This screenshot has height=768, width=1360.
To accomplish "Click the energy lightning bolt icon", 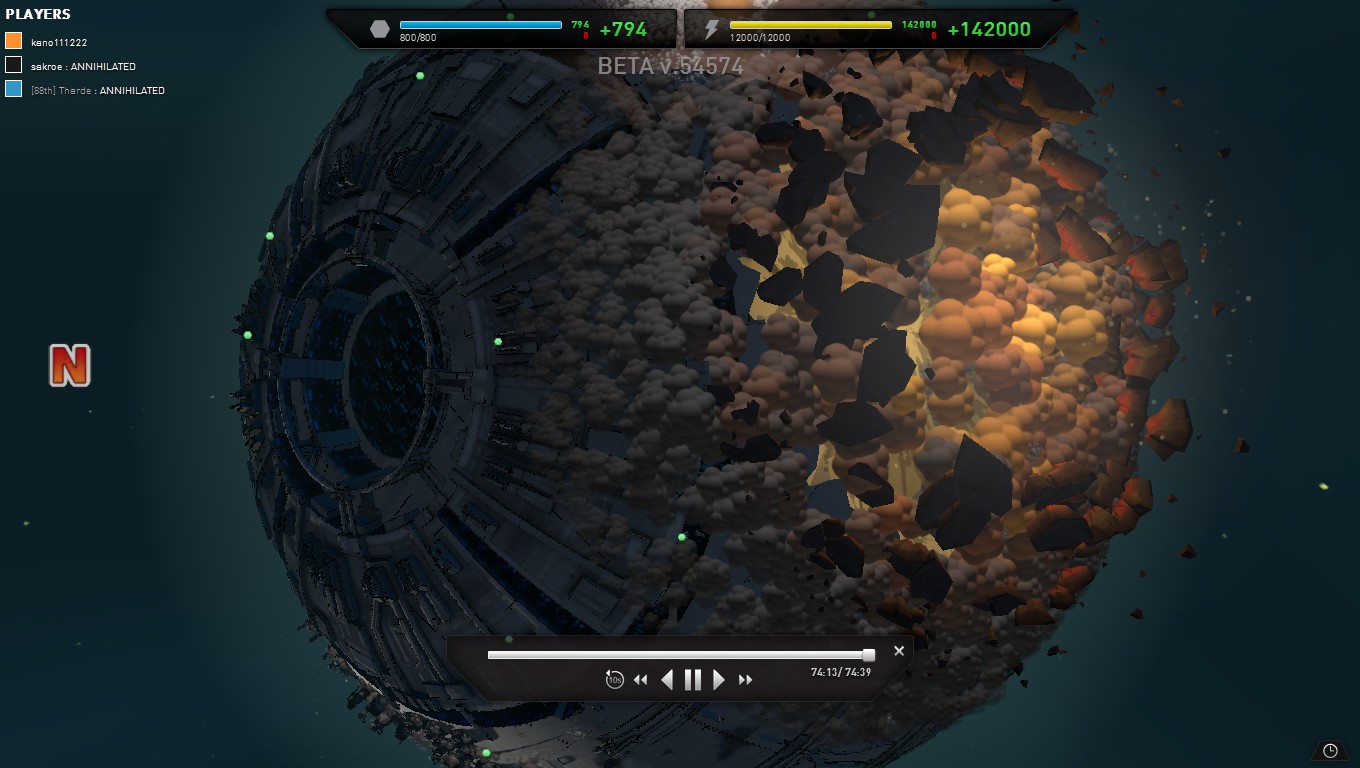I will click(712, 29).
